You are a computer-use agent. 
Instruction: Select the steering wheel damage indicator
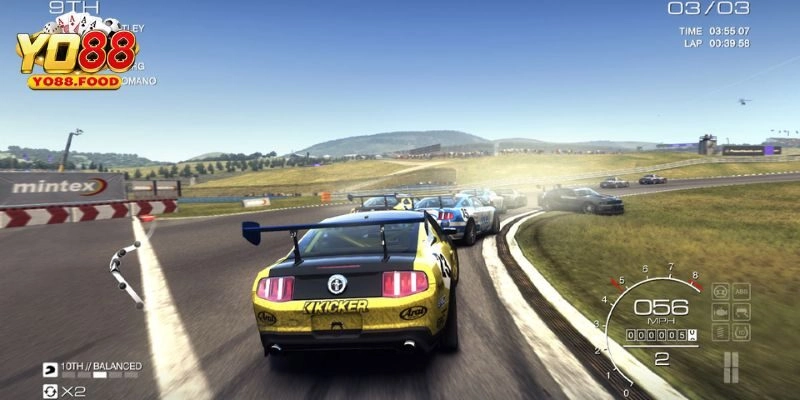tap(719, 291)
